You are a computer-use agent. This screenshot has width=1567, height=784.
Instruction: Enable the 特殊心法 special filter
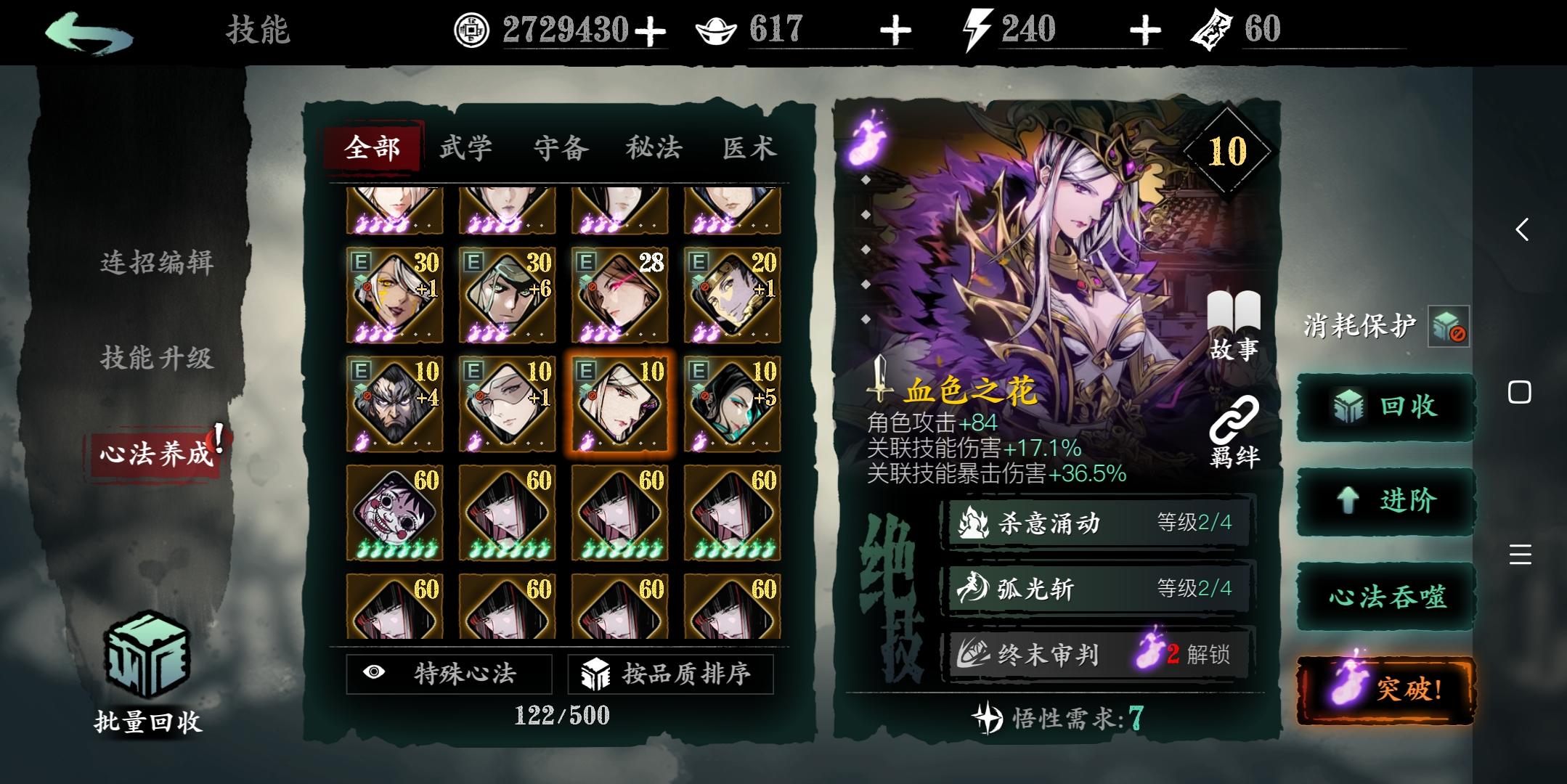coord(448,674)
